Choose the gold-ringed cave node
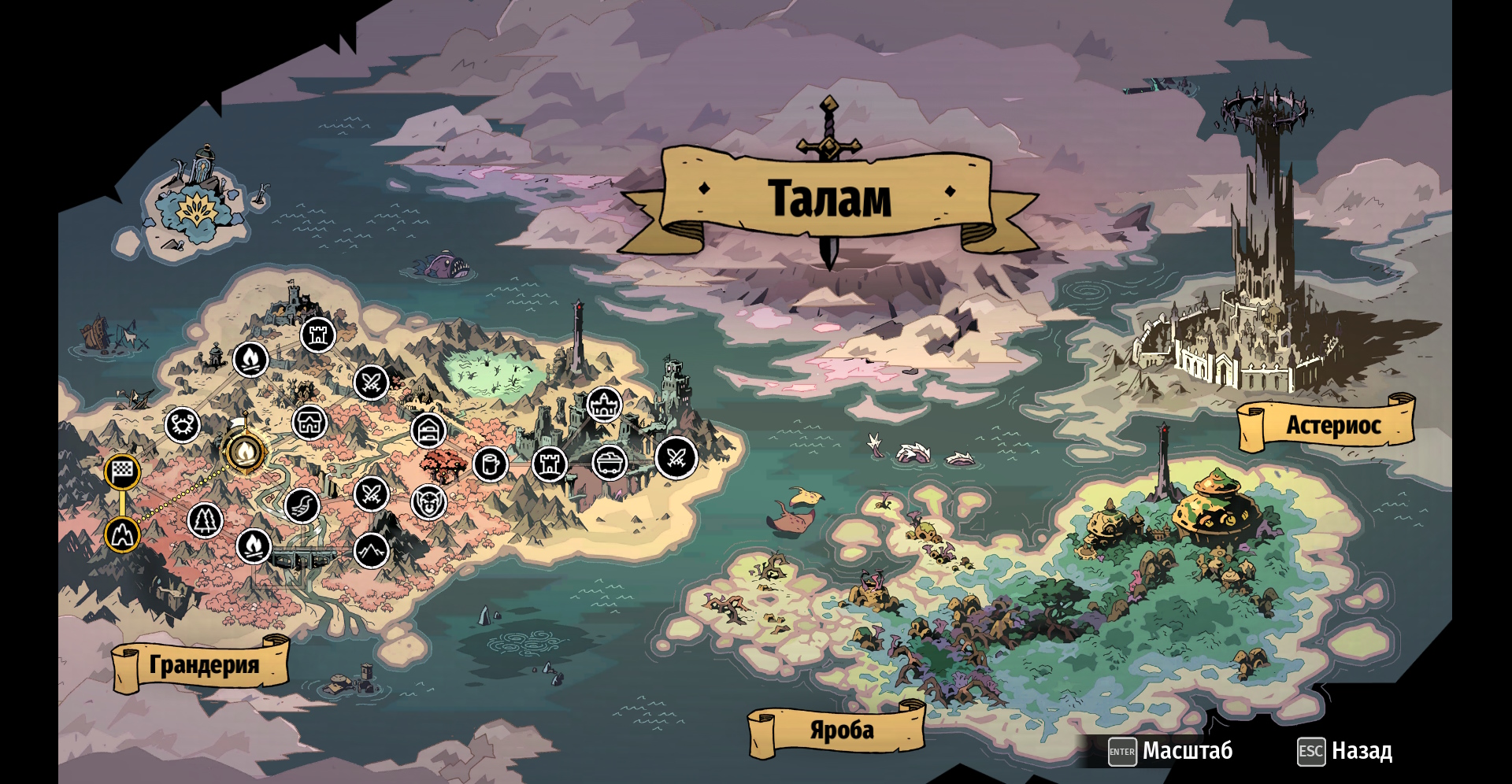The image size is (1512, 784). pos(122,534)
